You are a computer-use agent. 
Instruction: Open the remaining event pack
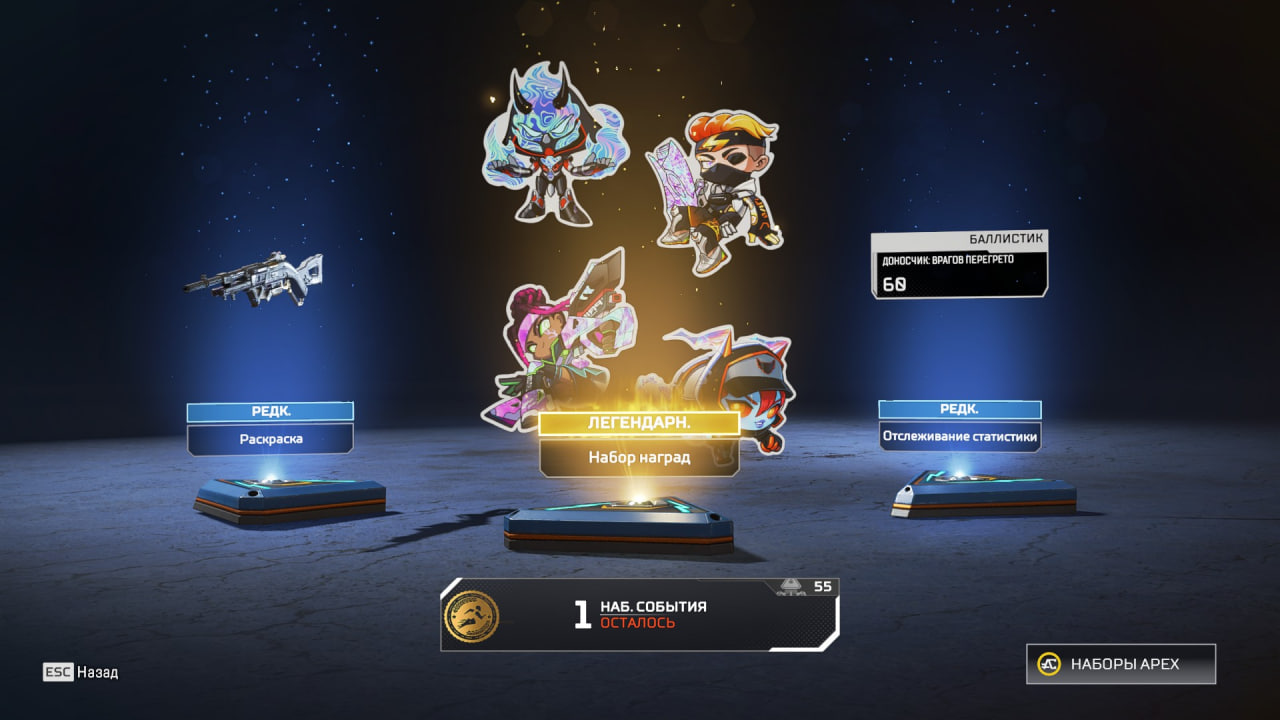click(x=639, y=615)
